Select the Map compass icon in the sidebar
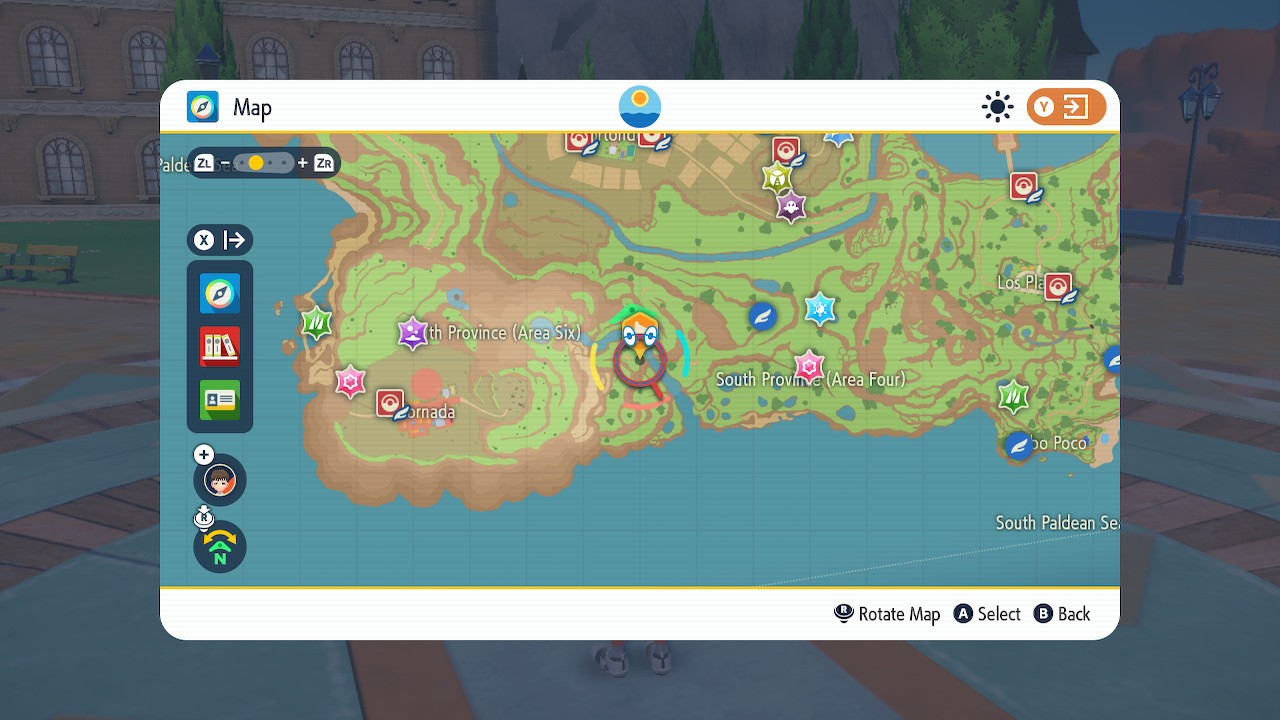 click(x=219, y=294)
